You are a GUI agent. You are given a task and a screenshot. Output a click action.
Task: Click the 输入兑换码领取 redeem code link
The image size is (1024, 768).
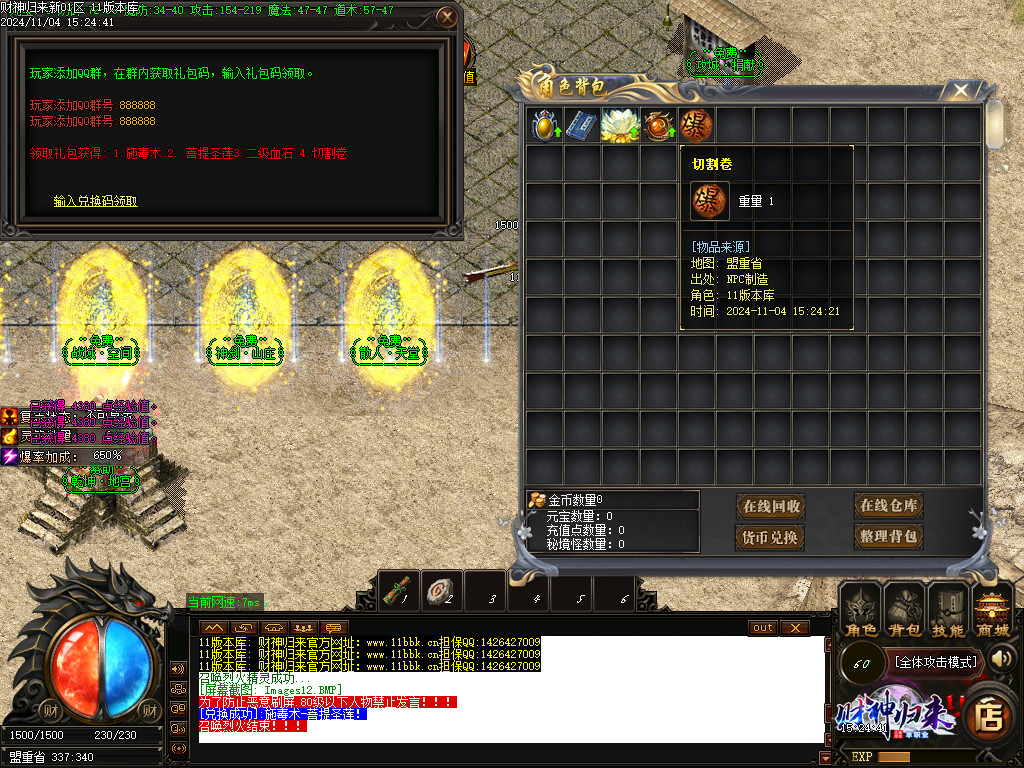coord(96,201)
